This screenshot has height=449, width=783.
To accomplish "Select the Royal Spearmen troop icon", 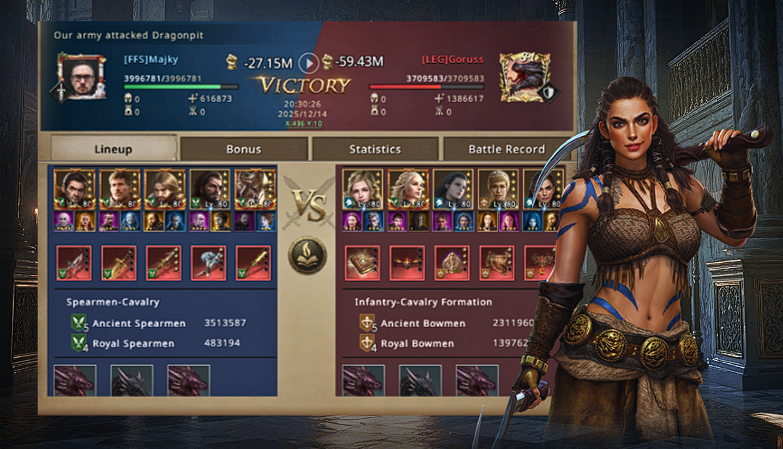I will 80,344.
